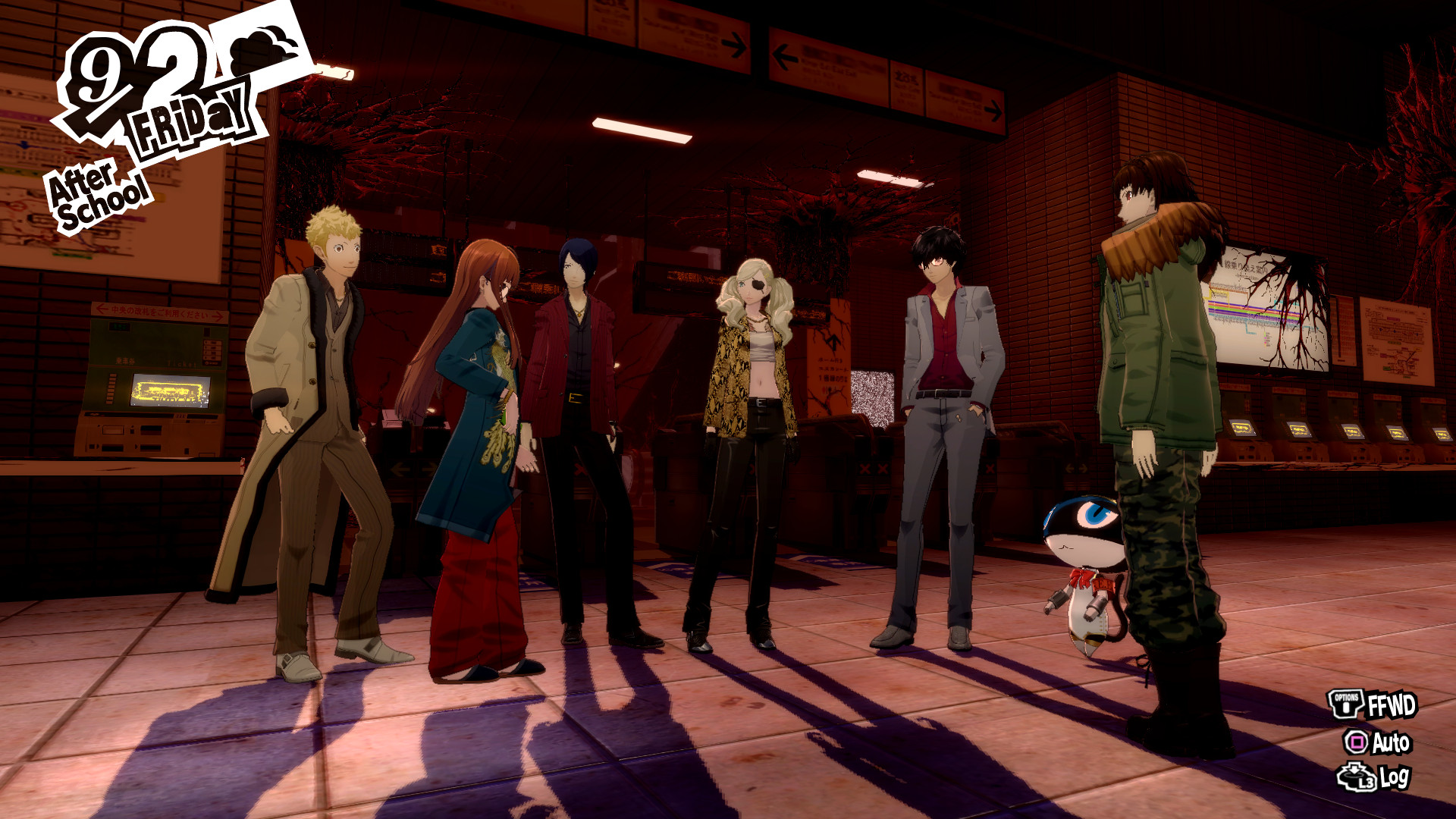Click the Auto text label
The image size is (1456, 819).
(1392, 742)
